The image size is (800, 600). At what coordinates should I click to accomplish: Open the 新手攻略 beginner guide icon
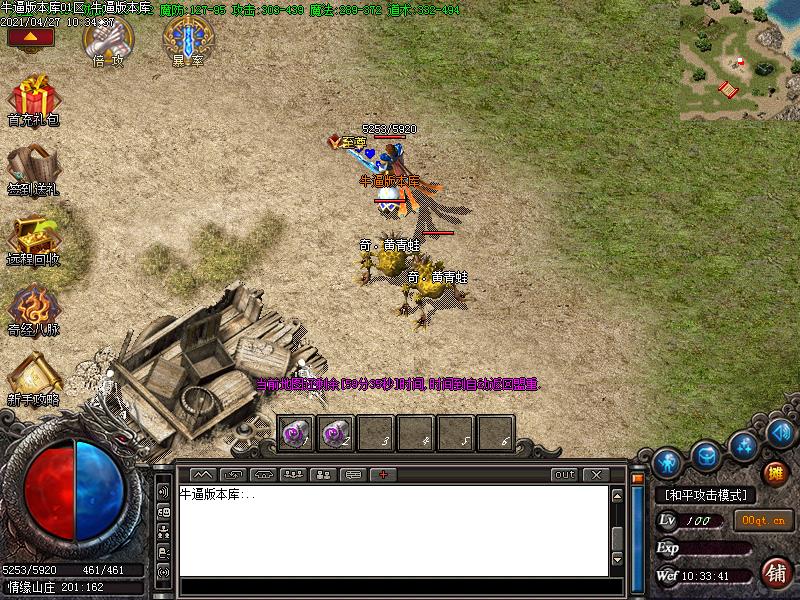(x=34, y=378)
